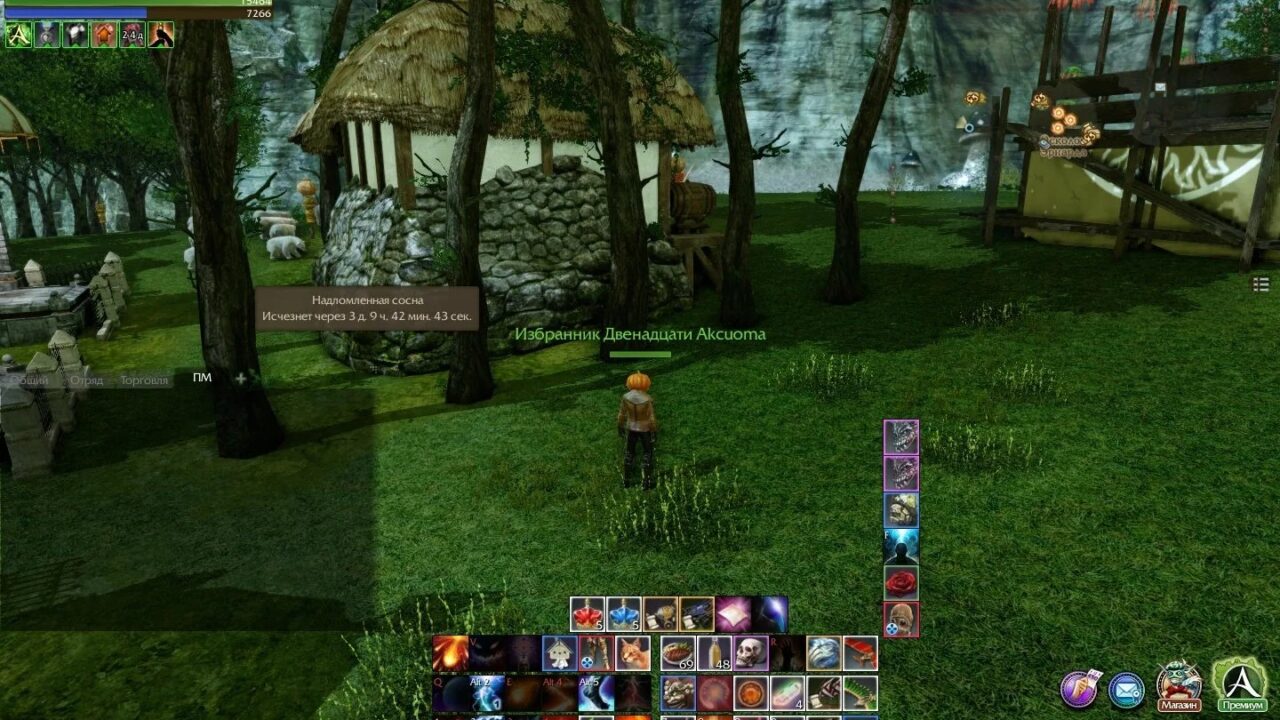Activate the glowing silhouette skill slot
This screenshot has height=720, width=1280.
[x=901, y=546]
